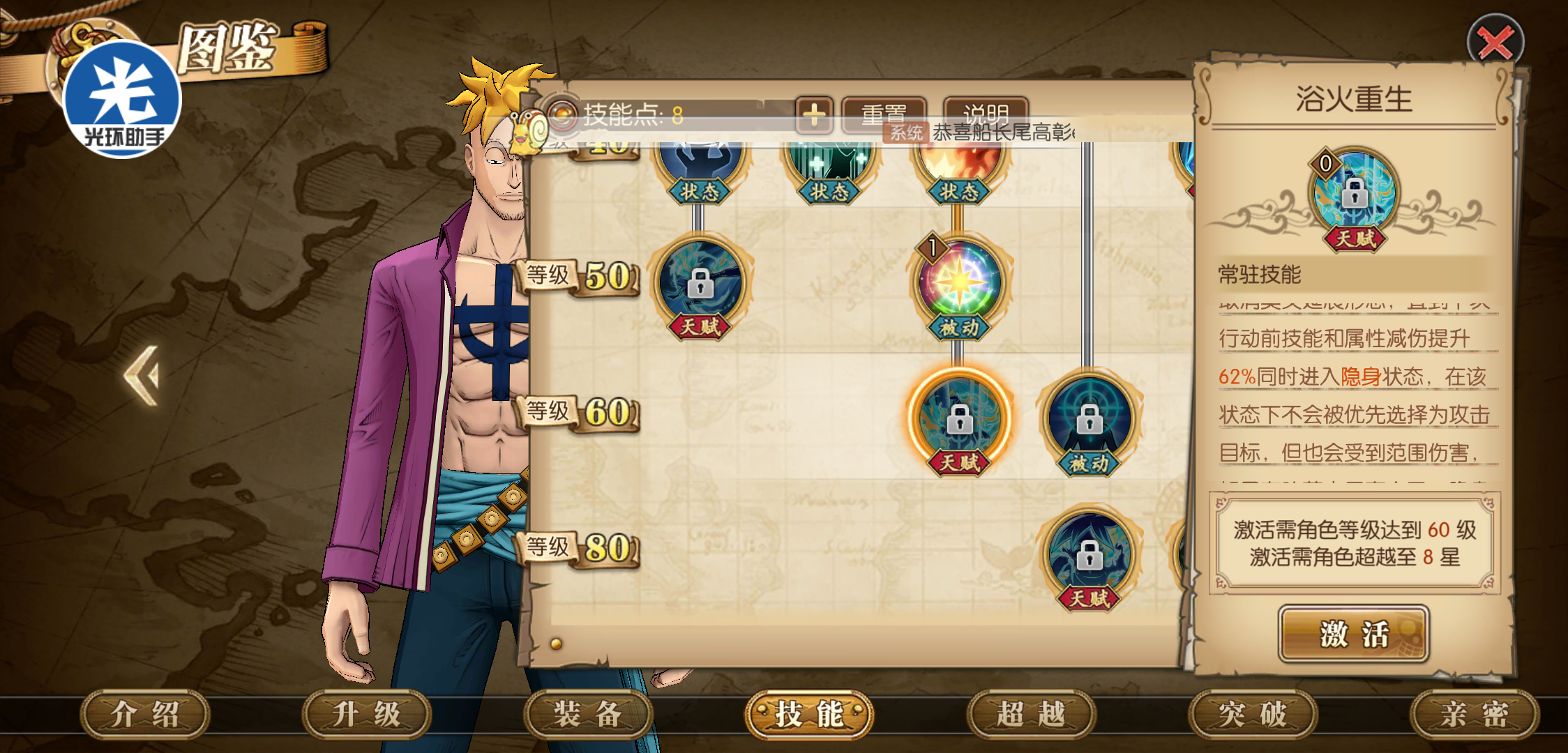Screen dimensions: 1568x753
Task: Select the 技能 skills tab
Action: [x=809, y=714]
